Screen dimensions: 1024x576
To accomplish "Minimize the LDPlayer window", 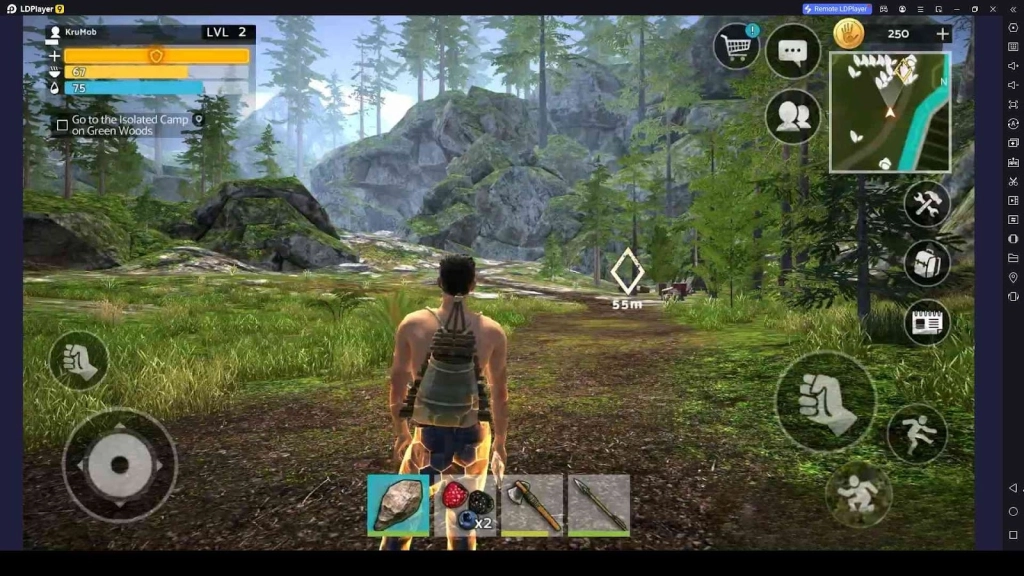I will coord(956,9).
